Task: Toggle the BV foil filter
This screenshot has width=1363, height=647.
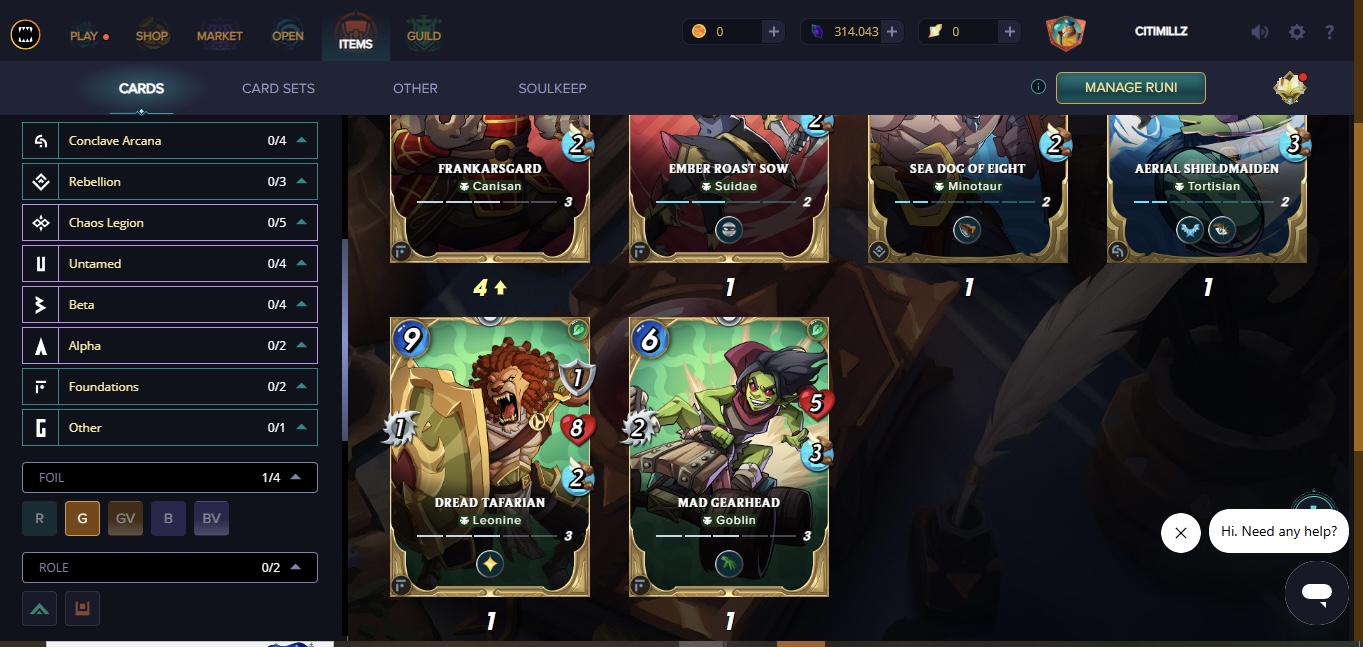Action: pyautogui.click(x=211, y=519)
